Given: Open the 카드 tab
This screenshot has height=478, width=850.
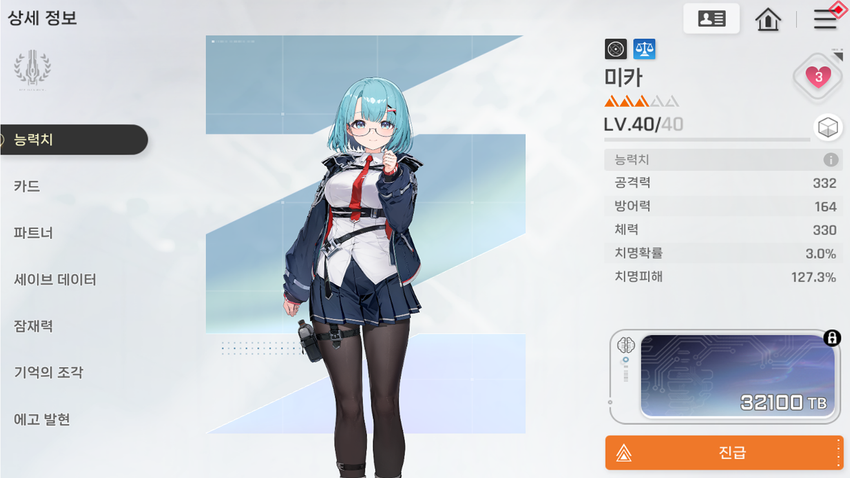Looking at the screenshot, I should tap(28, 186).
